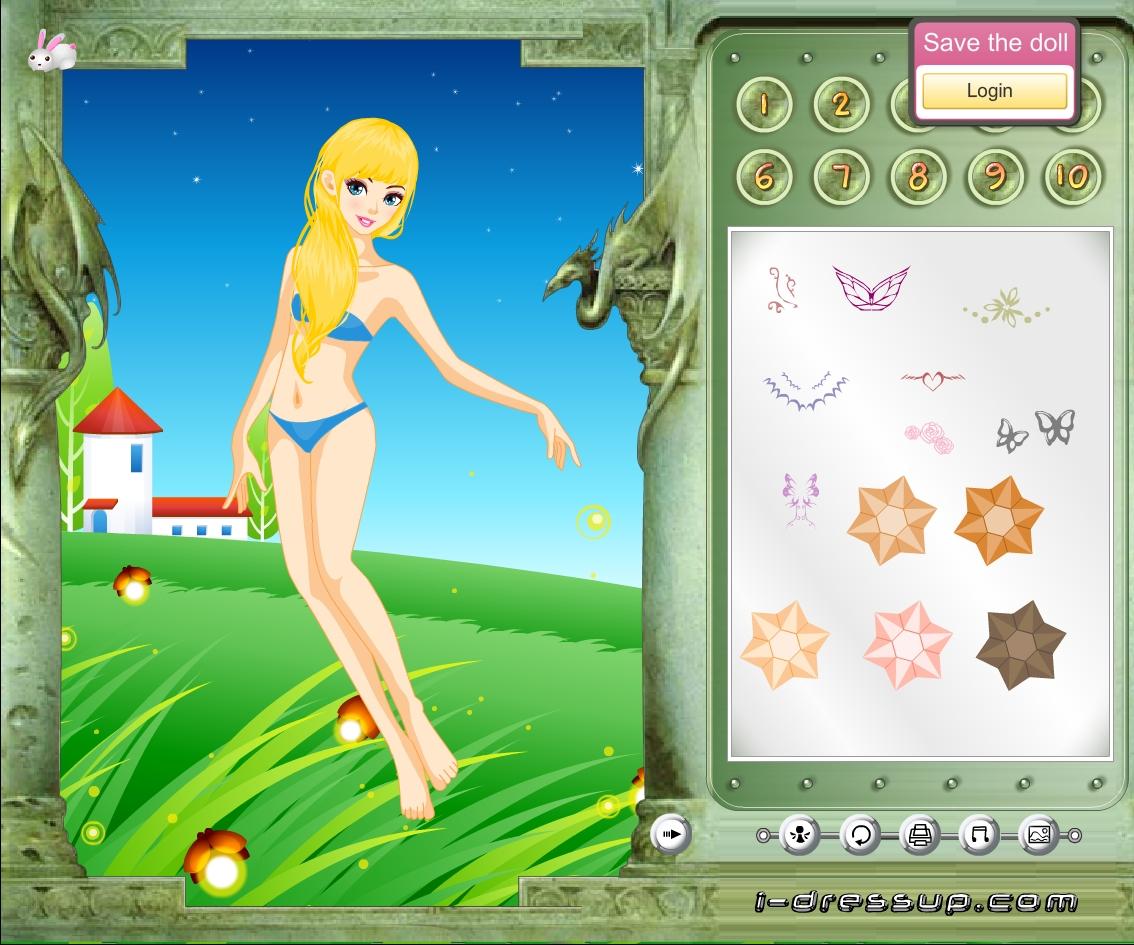Open category number 9
The height and width of the screenshot is (945, 1134).
995,177
